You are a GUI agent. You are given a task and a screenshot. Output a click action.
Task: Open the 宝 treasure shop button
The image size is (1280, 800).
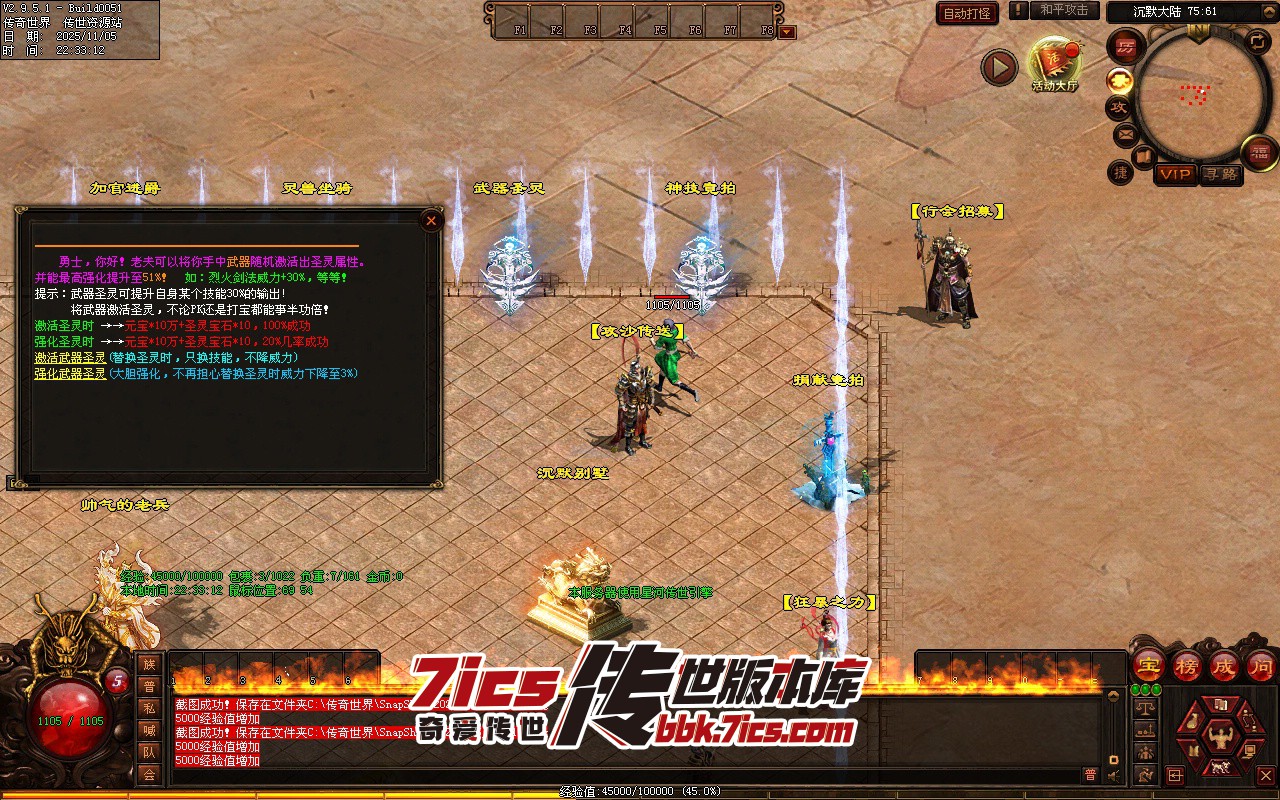(1148, 665)
